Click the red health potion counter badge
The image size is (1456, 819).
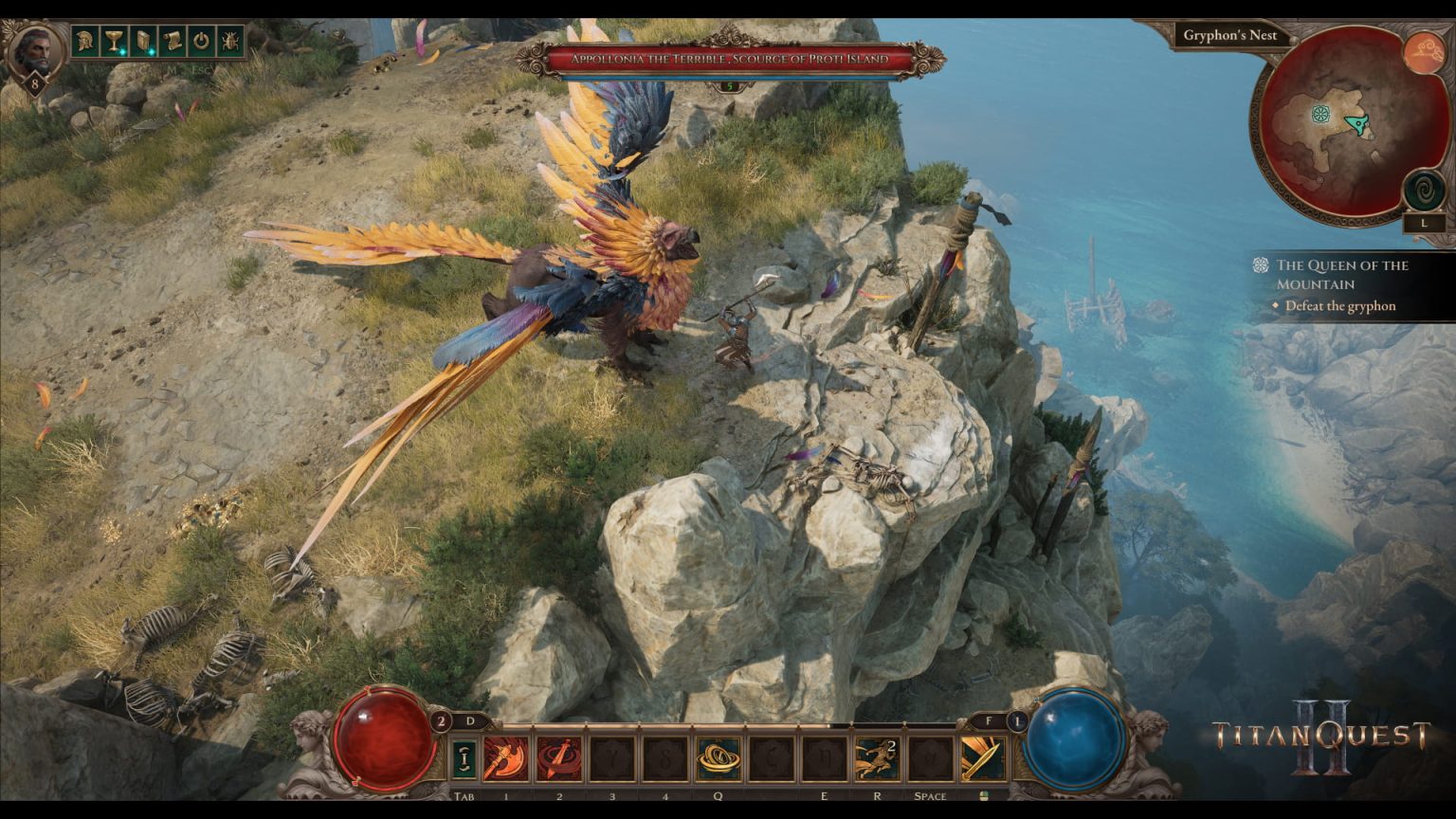point(440,721)
